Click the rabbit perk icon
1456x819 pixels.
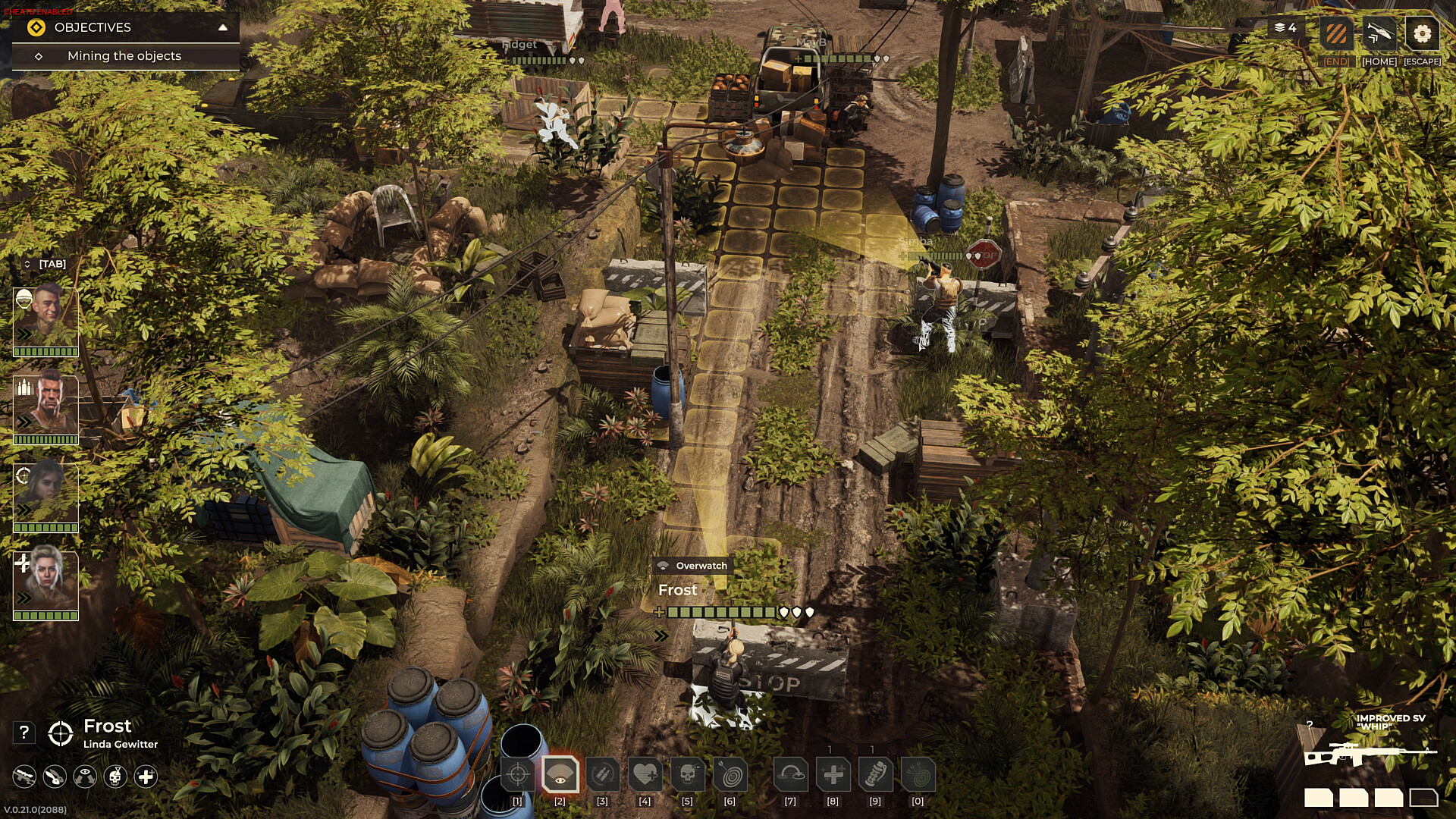tap(55, 777)
